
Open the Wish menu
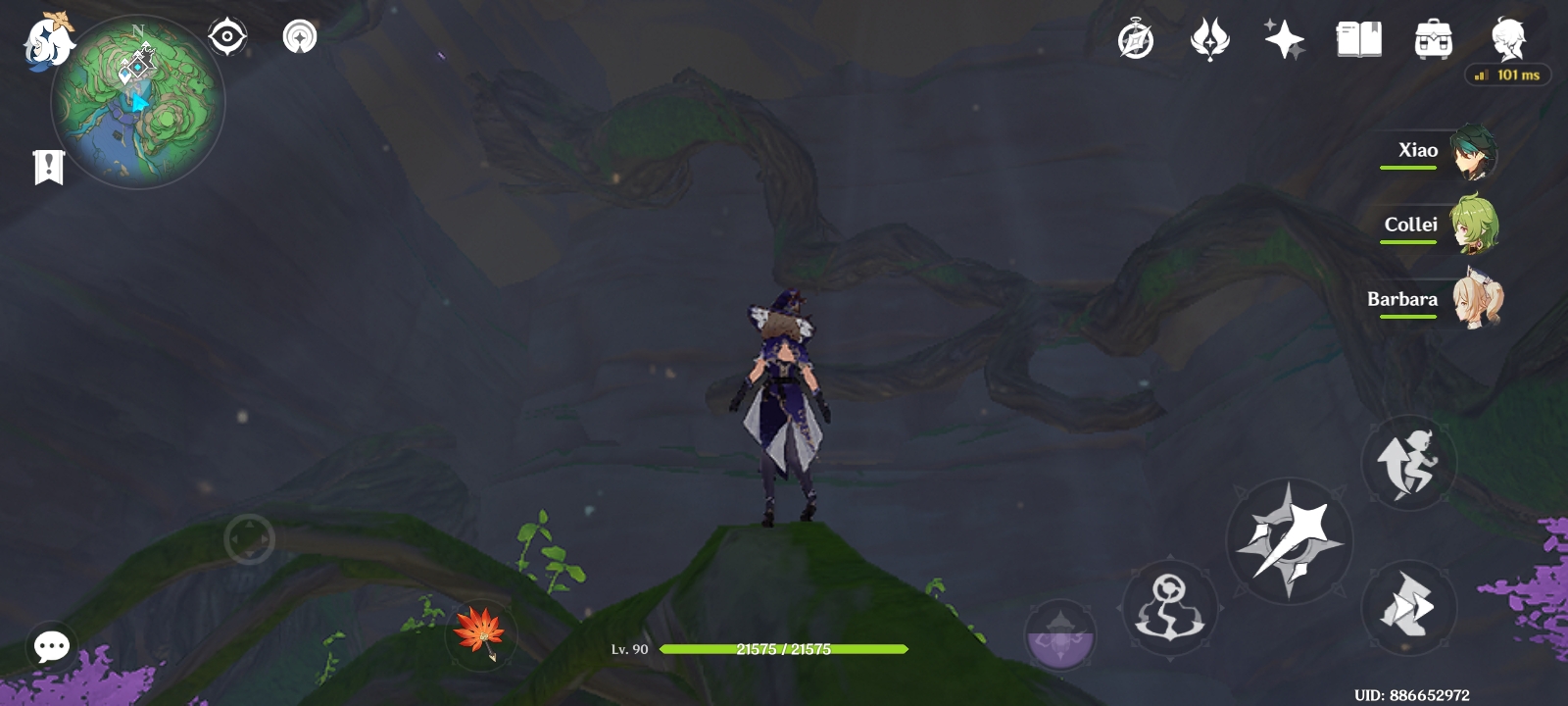1286,39
